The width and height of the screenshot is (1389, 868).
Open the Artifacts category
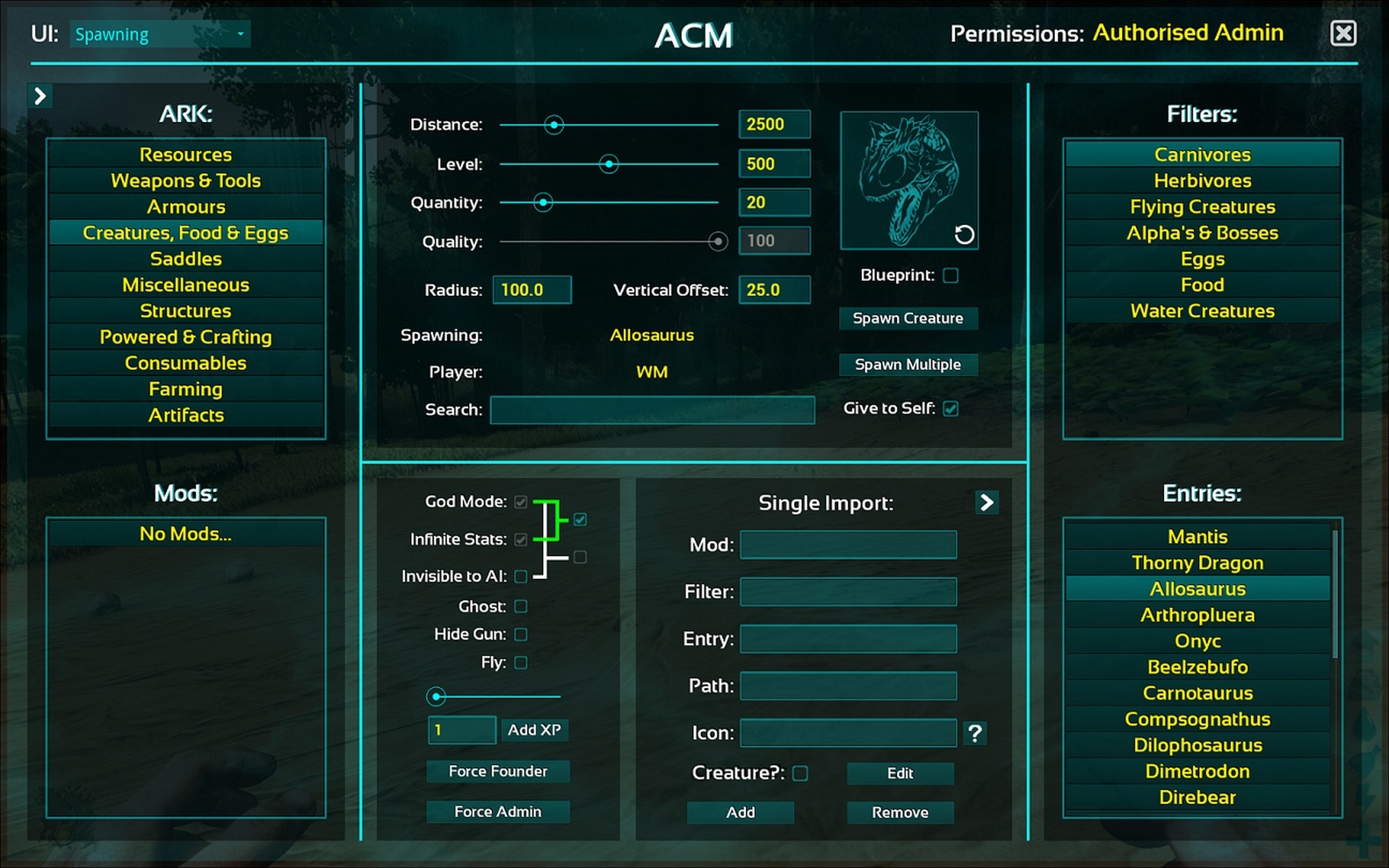coord(186,415)
